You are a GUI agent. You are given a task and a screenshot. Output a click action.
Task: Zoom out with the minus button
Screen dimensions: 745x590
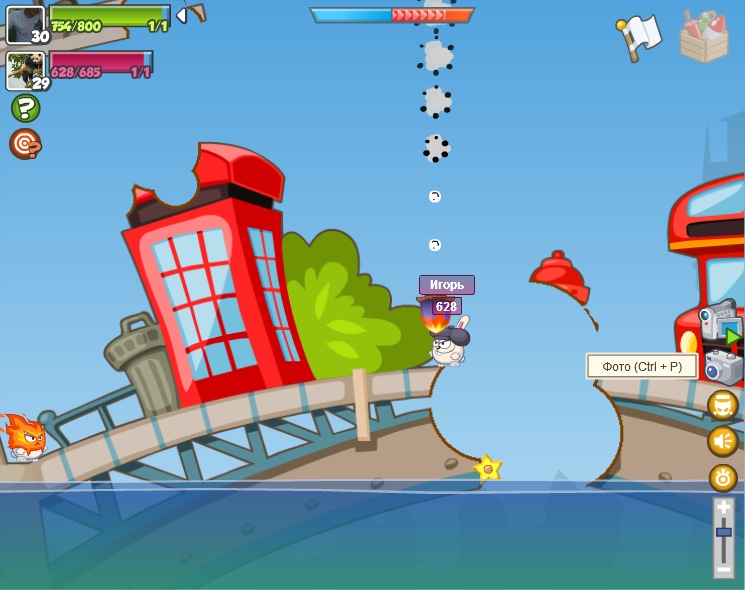(724, 568)
